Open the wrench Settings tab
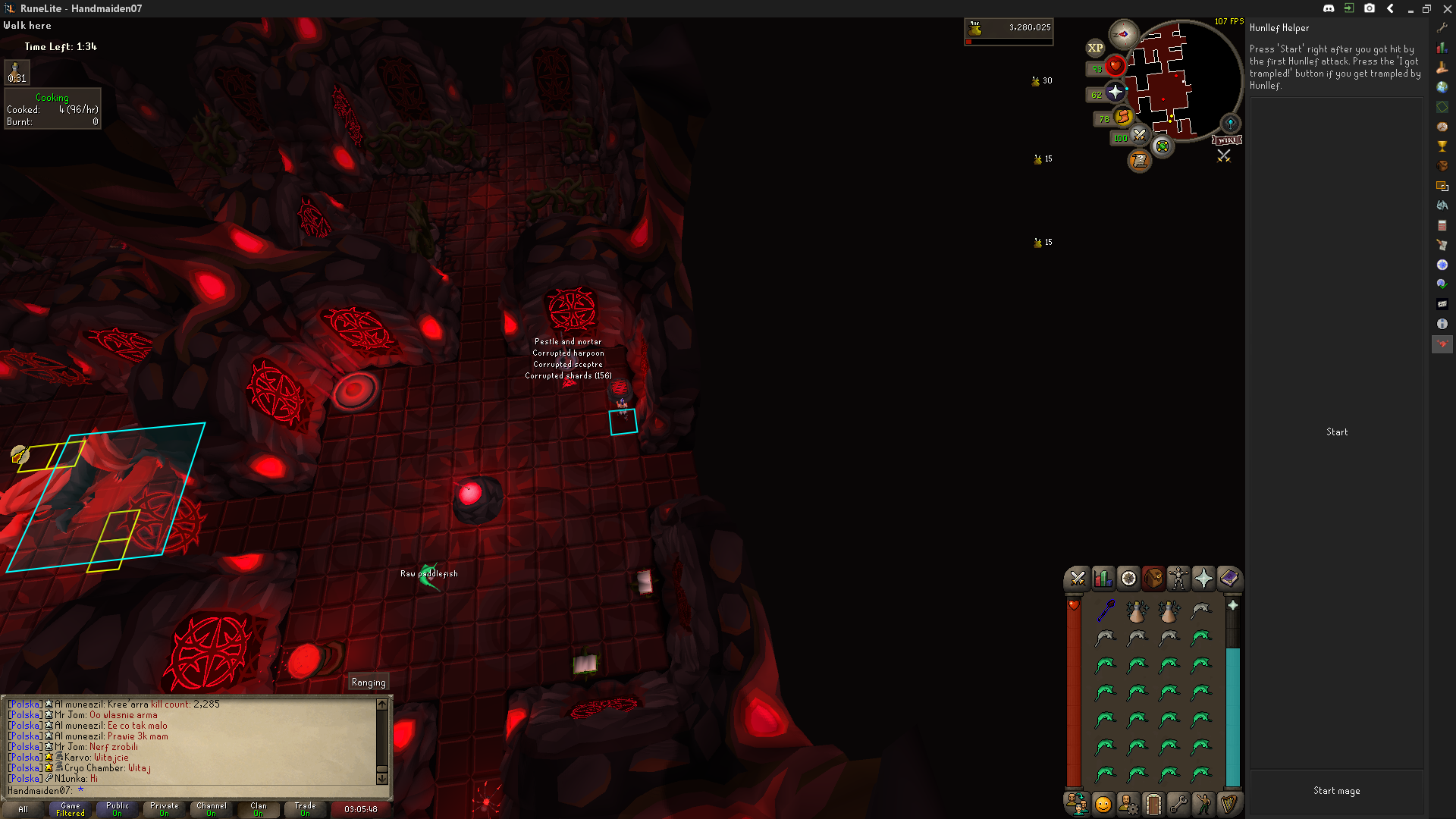Image resolution: width=1456 pixels, height=819 pixels. [1178, 804]
